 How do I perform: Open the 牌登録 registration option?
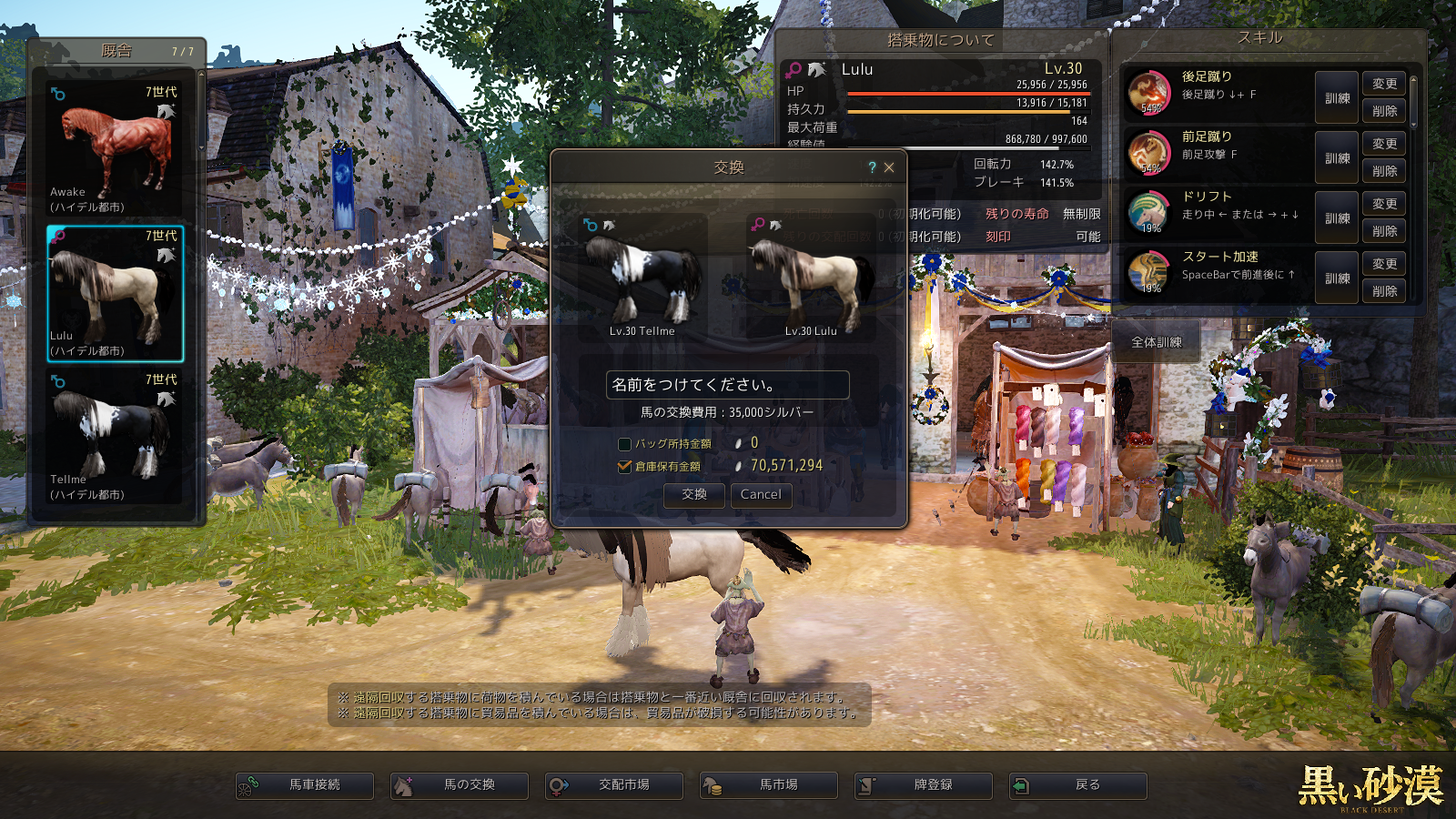click(924, 784)
